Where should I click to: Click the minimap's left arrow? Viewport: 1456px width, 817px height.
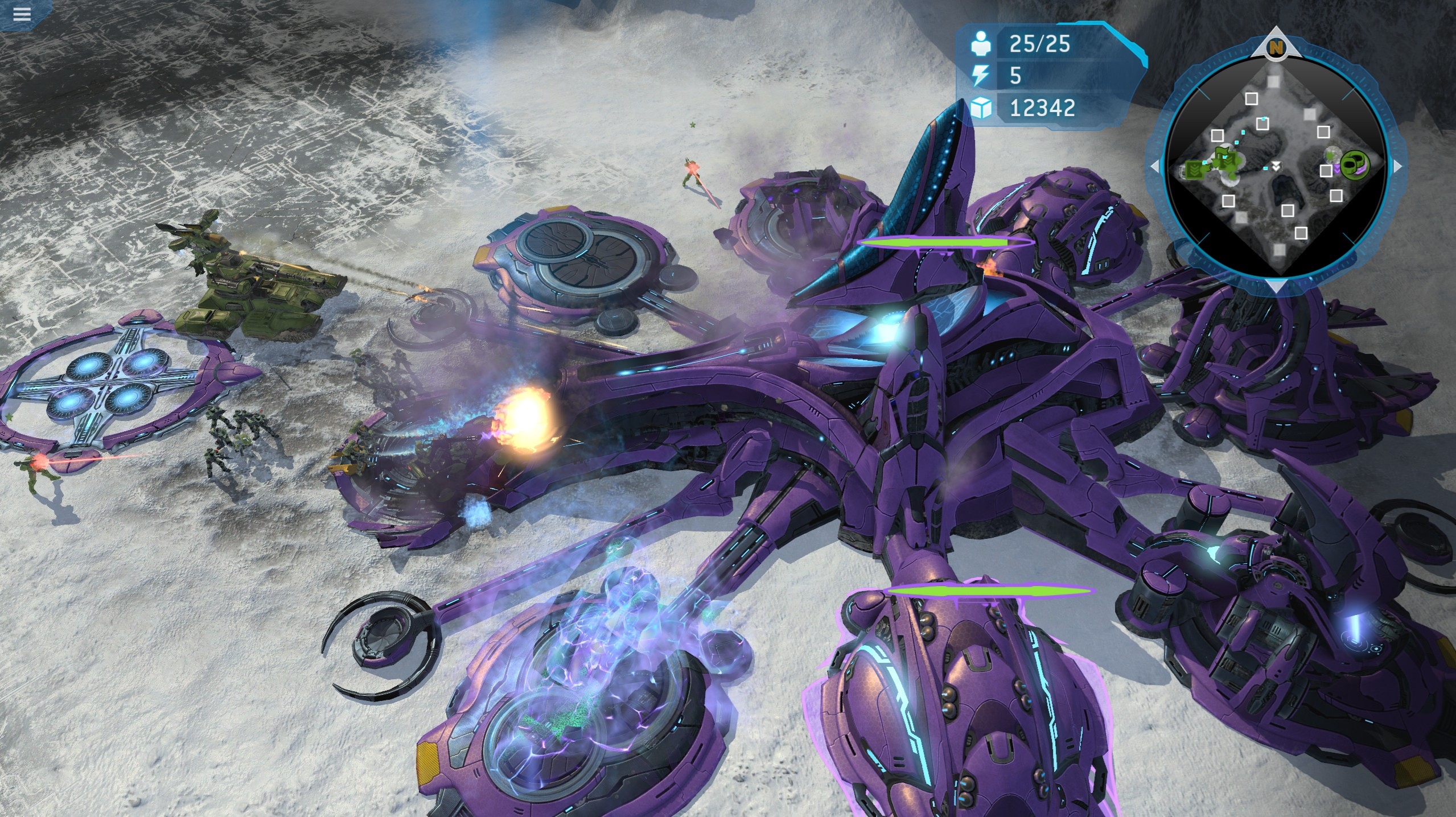[1155, 167]
